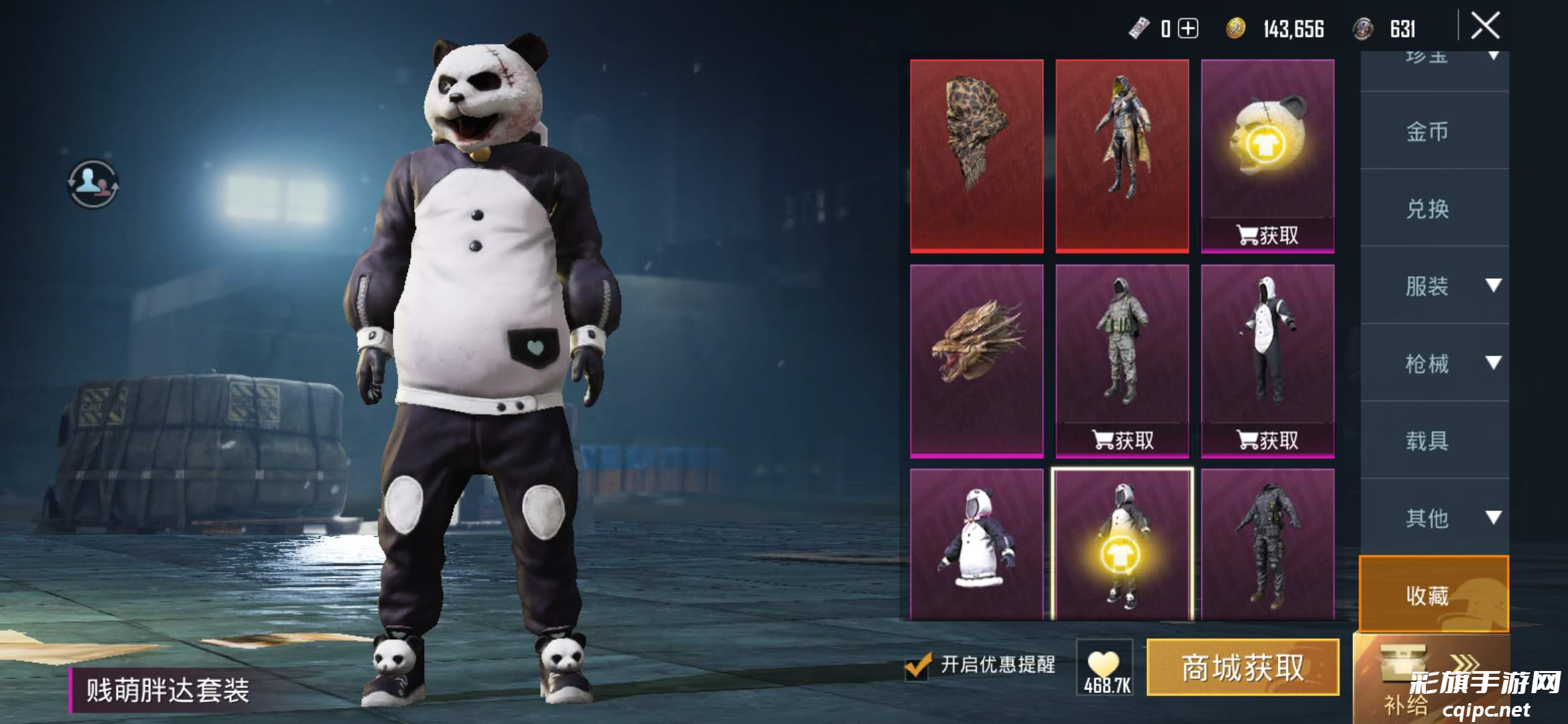Open the 载具 vehicles category

pyautogui.click(x=1427, y=440)
